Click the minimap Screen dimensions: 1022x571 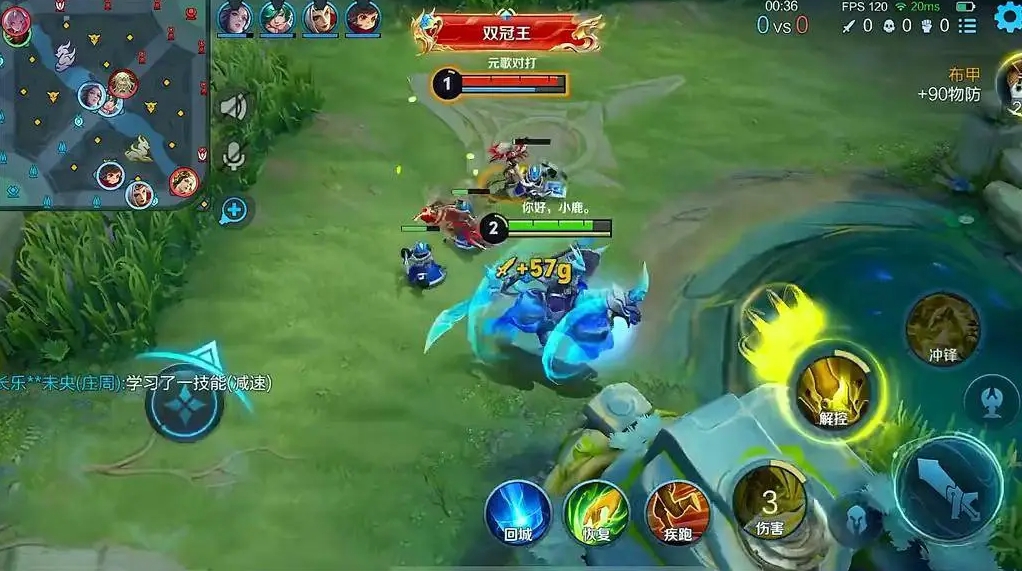coord(103,105)
